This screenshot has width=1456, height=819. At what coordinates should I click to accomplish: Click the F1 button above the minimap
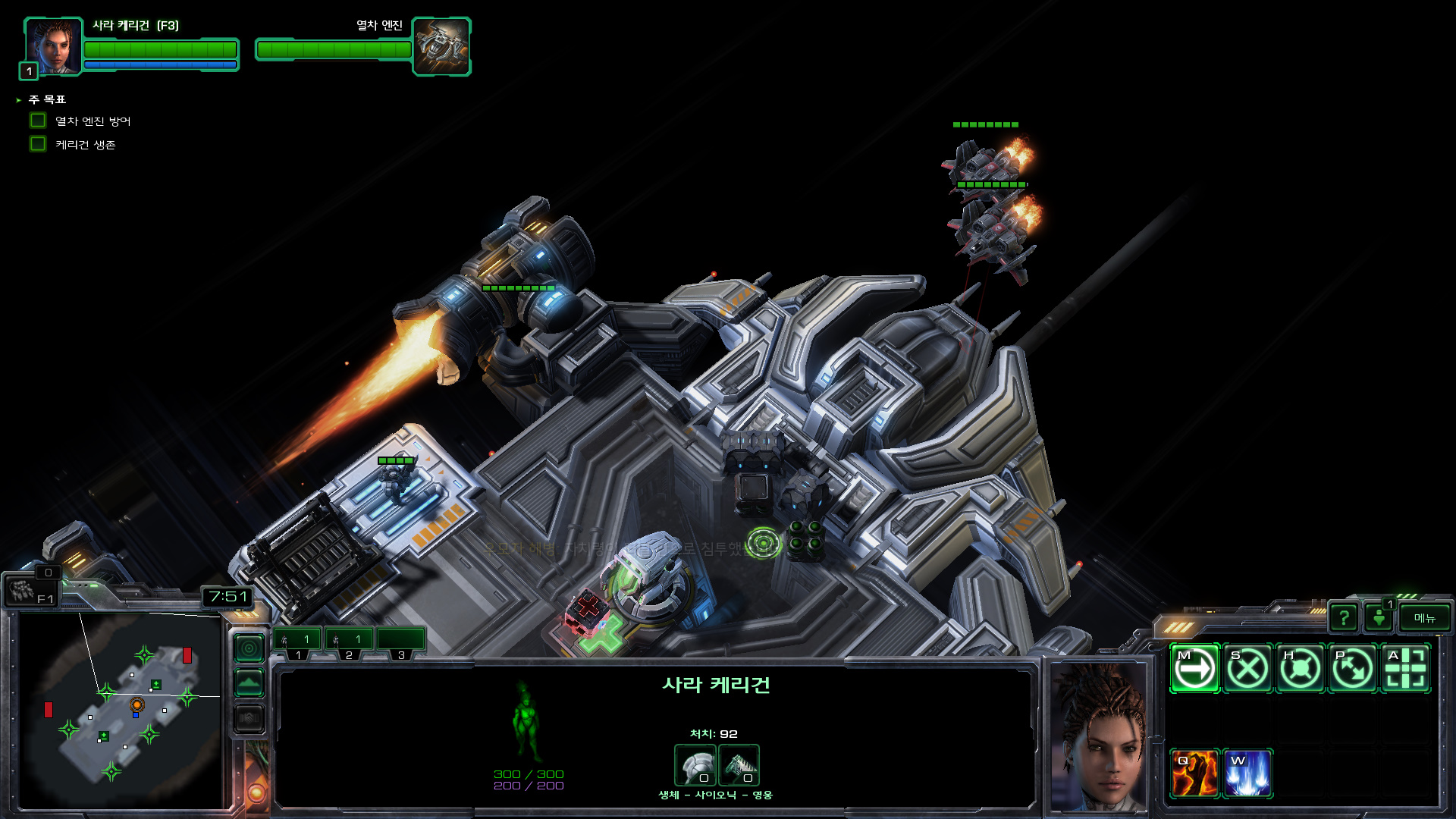tap(30, 591)
